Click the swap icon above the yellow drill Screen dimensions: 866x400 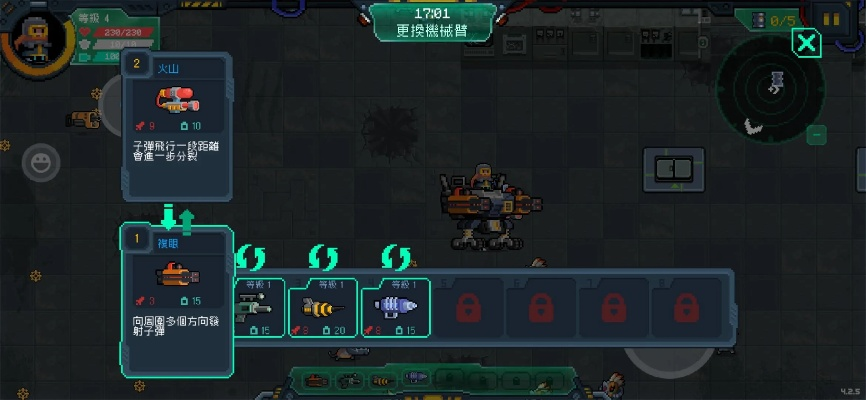coord(323,258)
